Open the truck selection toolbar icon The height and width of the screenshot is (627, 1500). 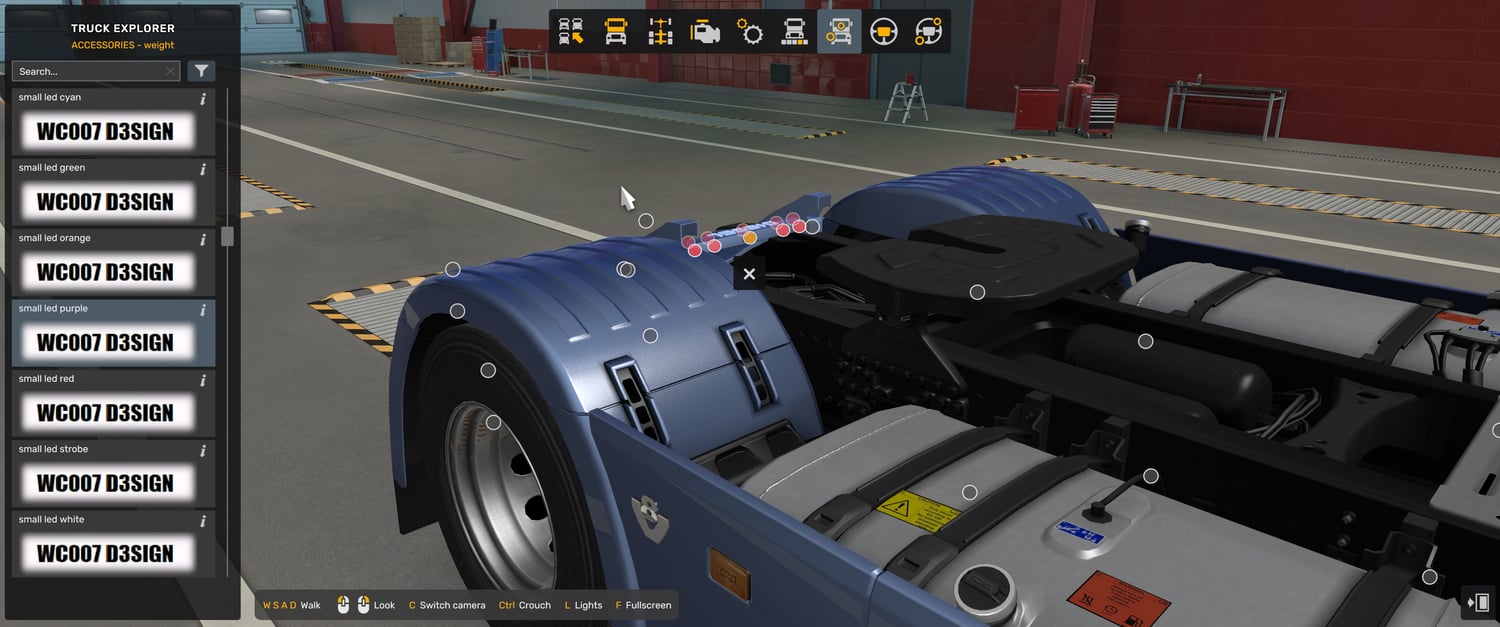pyautogui.click(x=571, y=32)
